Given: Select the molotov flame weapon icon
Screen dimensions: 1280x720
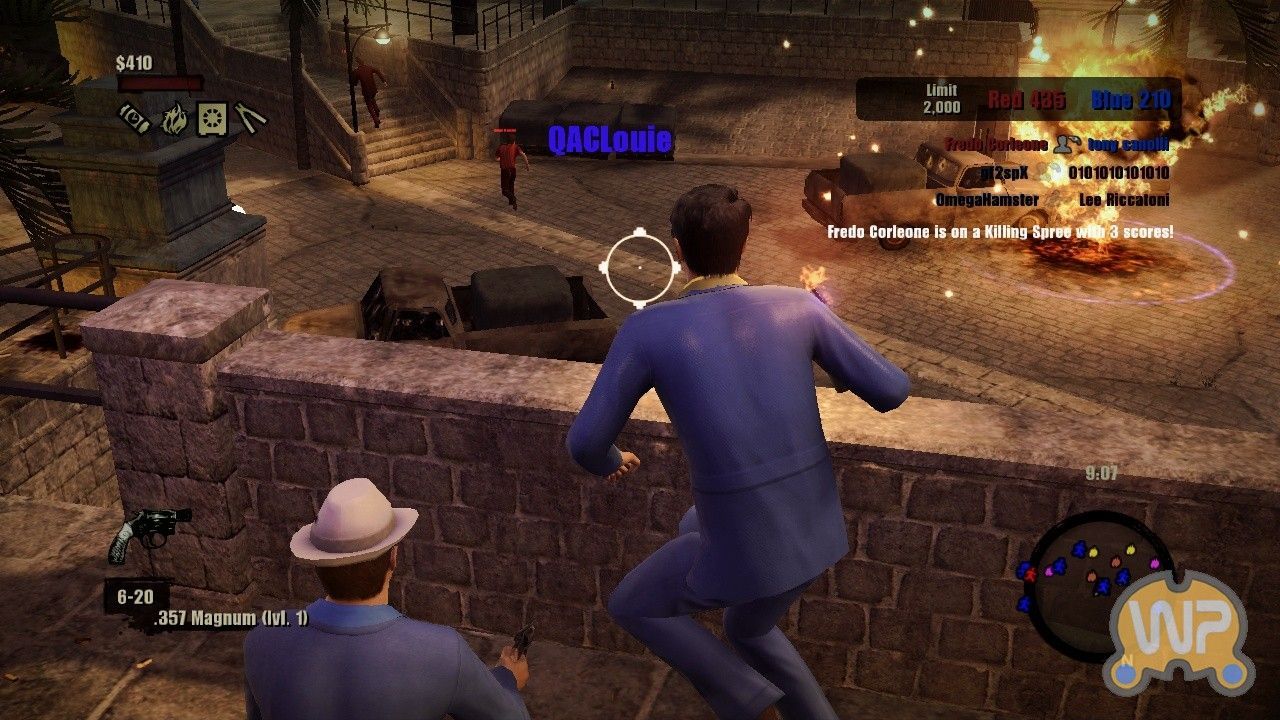Looking at the screenshot, I should point(174,118).
